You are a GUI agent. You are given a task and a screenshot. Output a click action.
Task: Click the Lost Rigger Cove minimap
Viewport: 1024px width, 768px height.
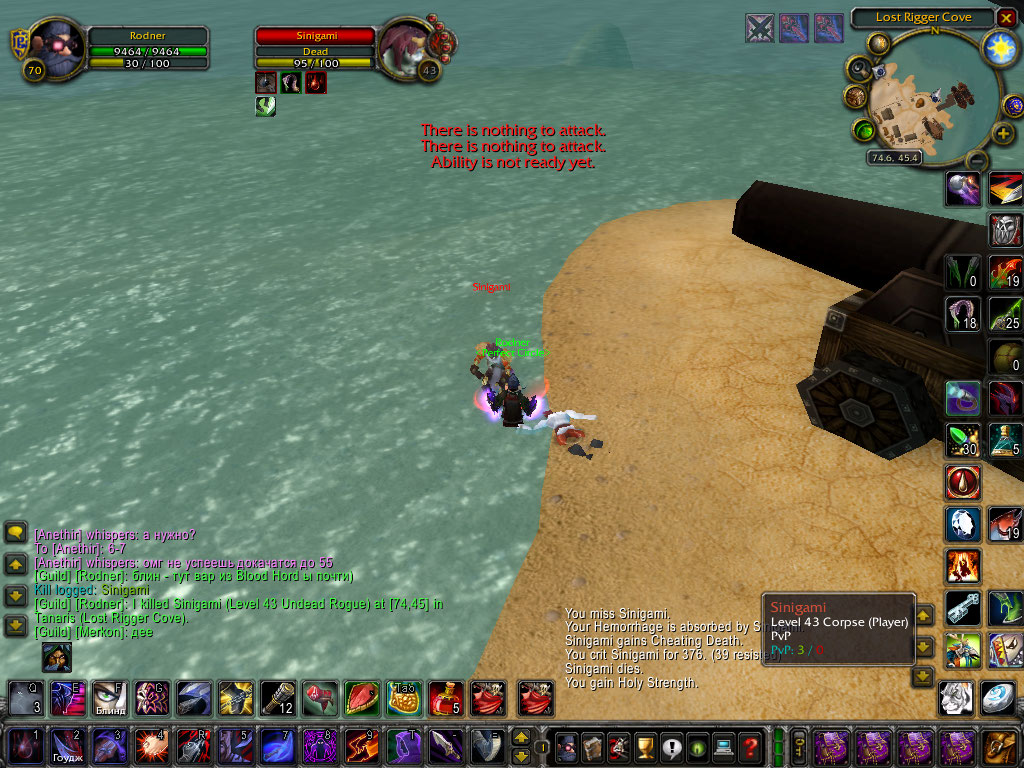pyautogui.click(x=930, y=98)
